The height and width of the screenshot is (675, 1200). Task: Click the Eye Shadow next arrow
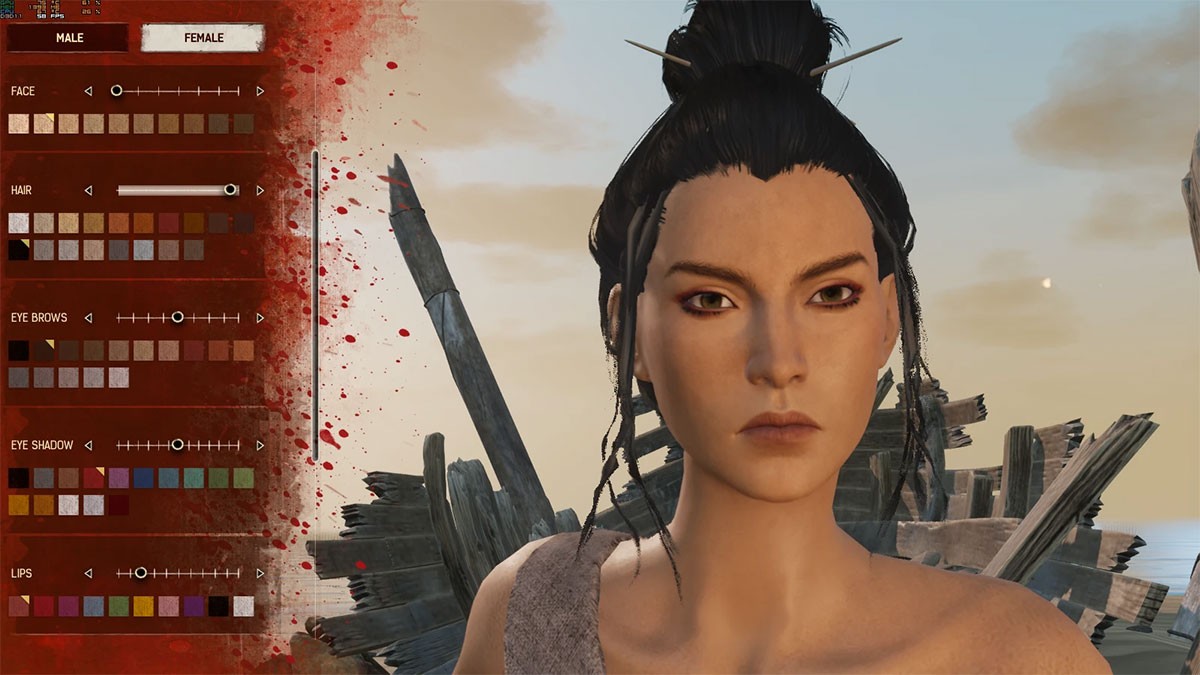tap(260, 445)
